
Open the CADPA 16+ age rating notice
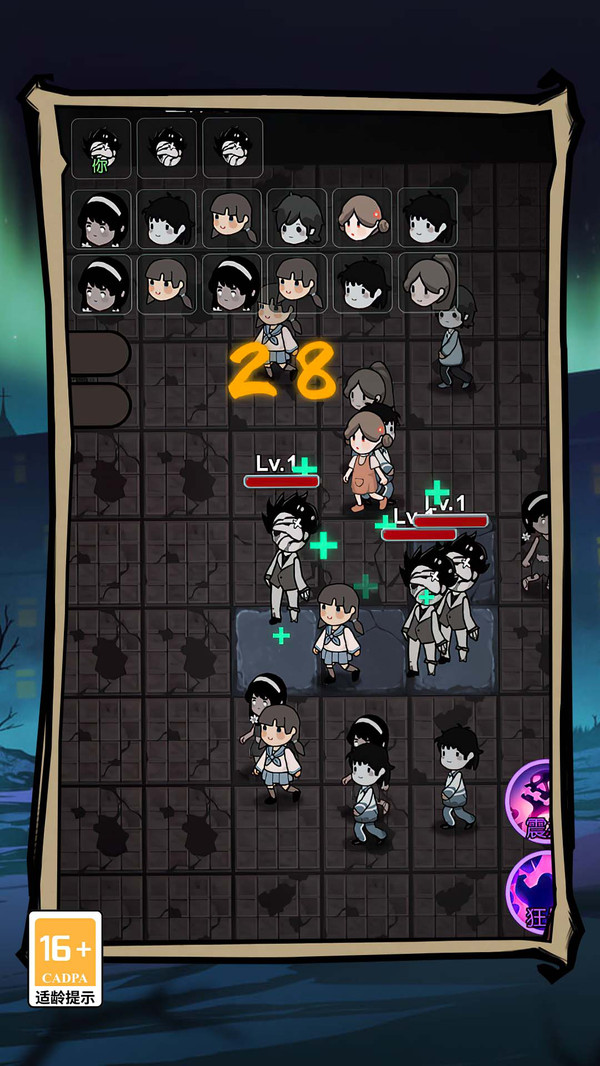click(x=66, y=958)
